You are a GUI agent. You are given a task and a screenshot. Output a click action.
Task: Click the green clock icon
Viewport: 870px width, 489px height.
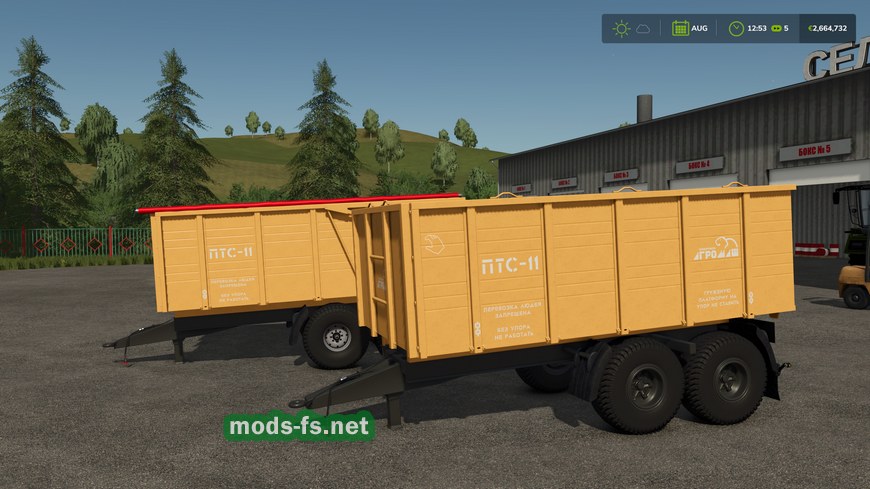(736, 28)
